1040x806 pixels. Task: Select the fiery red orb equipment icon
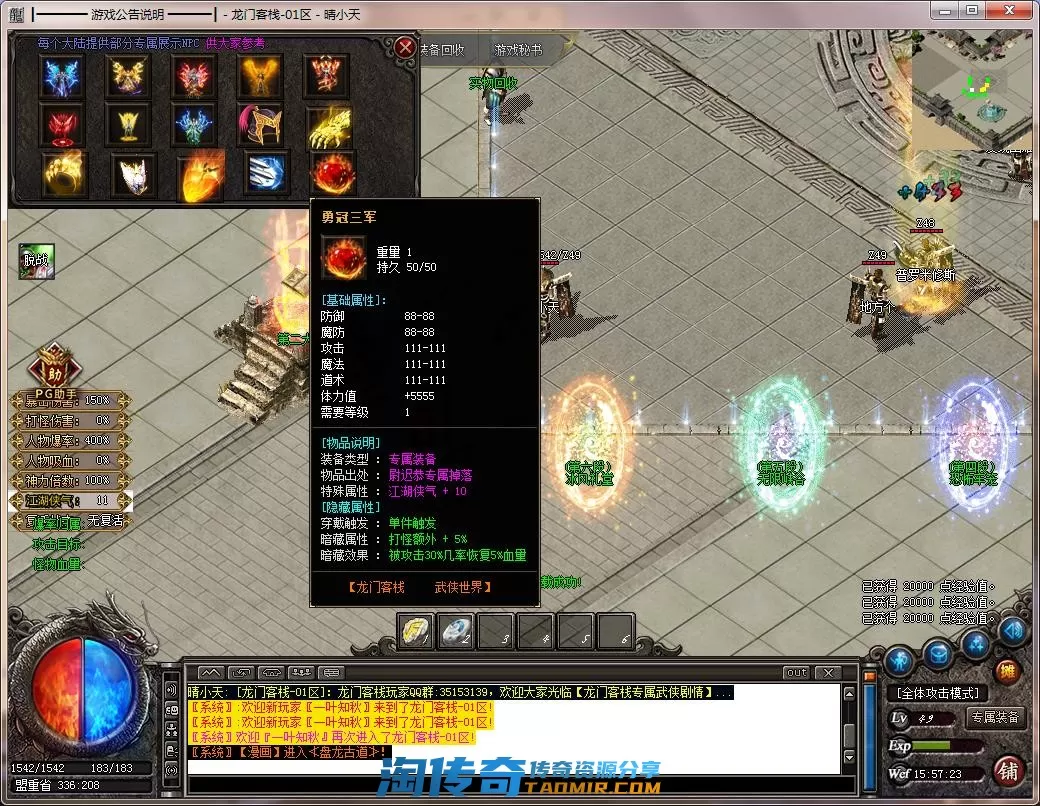tap(333, 174)
